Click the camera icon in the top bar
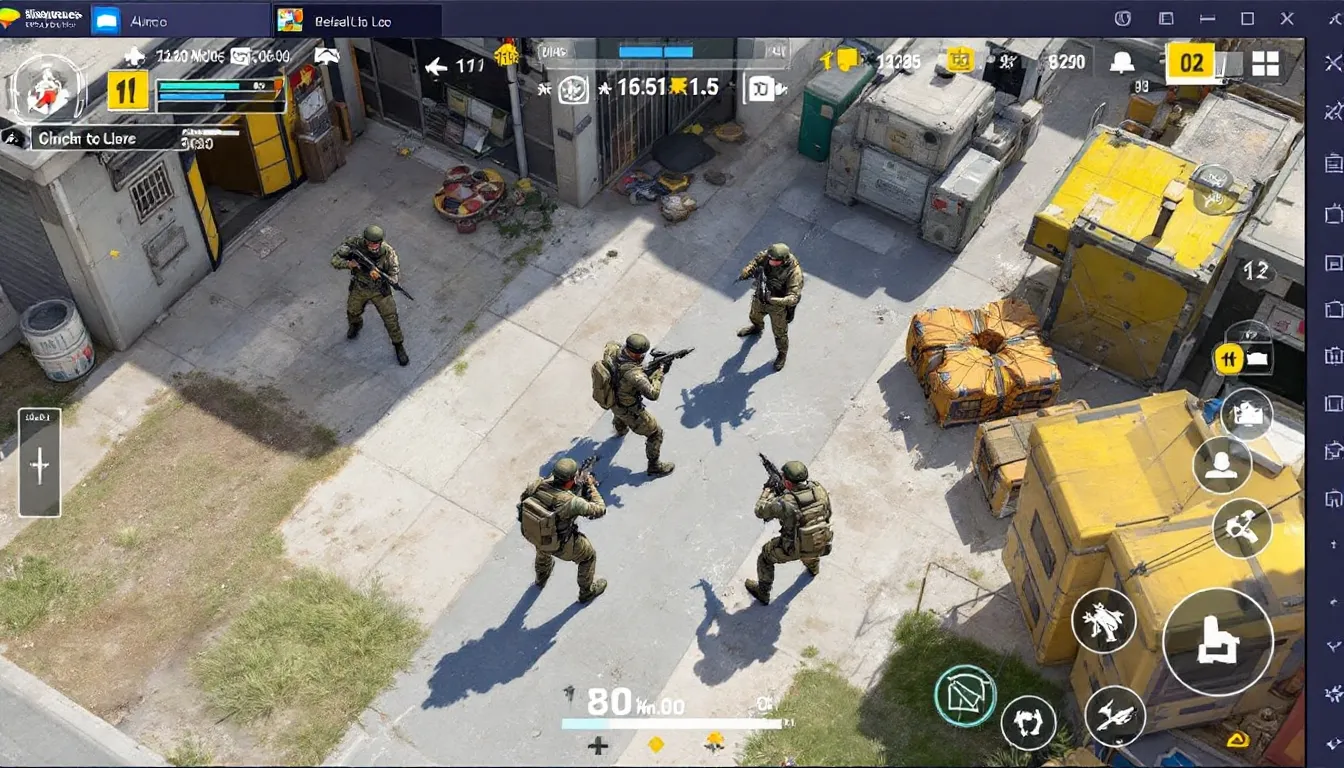The height and width of the screenshot is (768, 1344). tap(762, 88)
